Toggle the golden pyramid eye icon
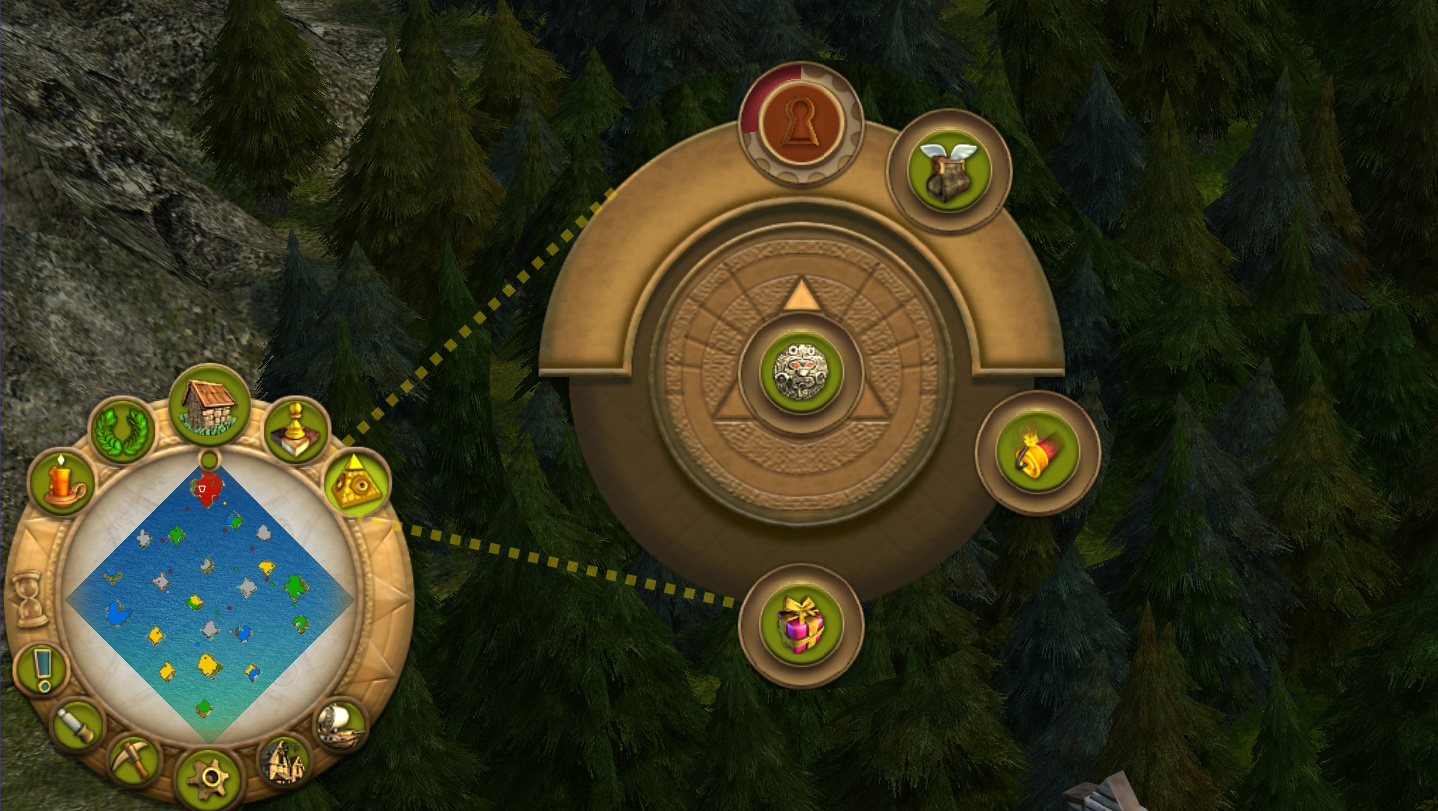Viewport: 1438px width, 811px height. point(355,482)
